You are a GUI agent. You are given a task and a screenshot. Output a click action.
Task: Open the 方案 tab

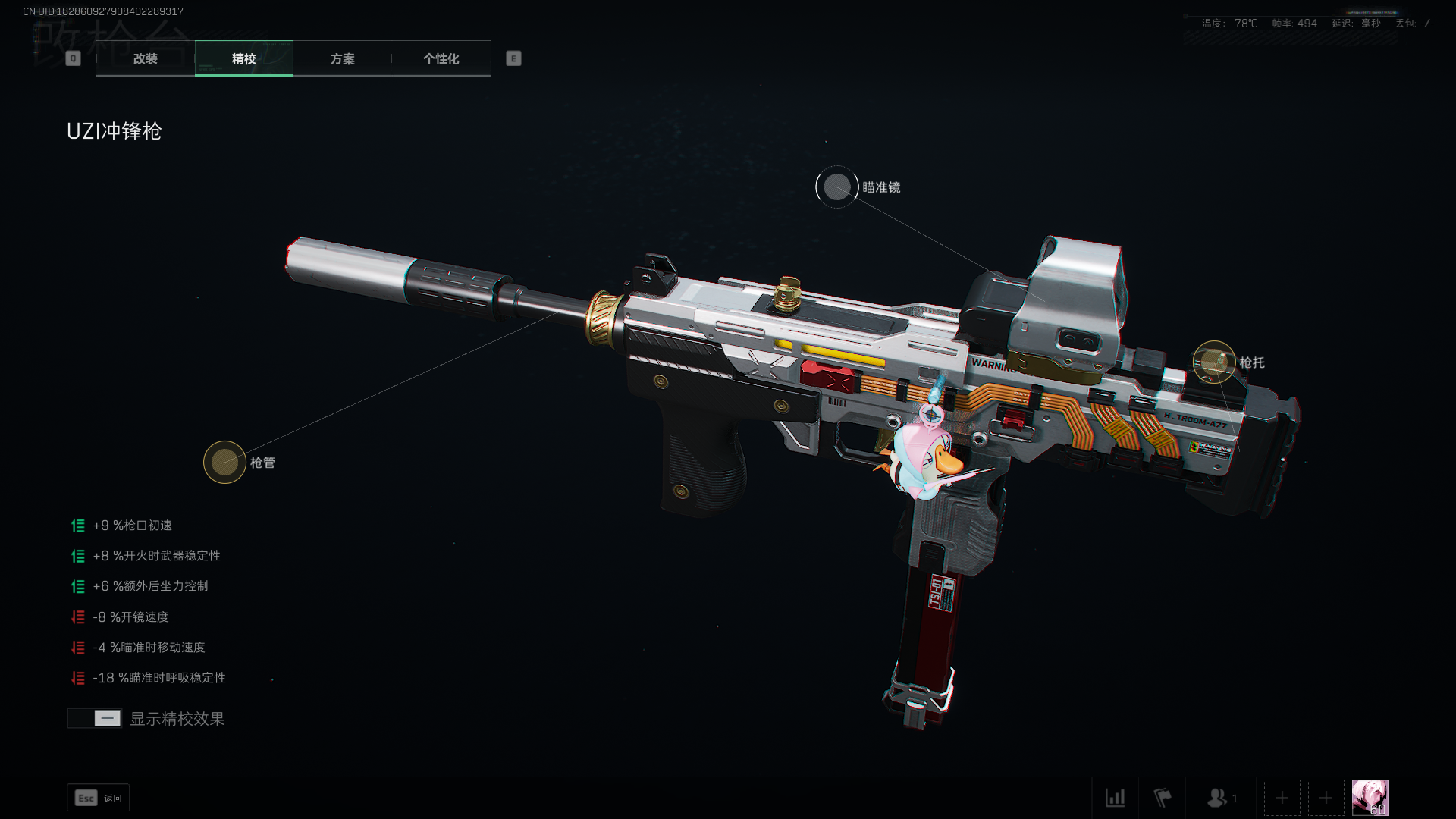tap(342, 58)
